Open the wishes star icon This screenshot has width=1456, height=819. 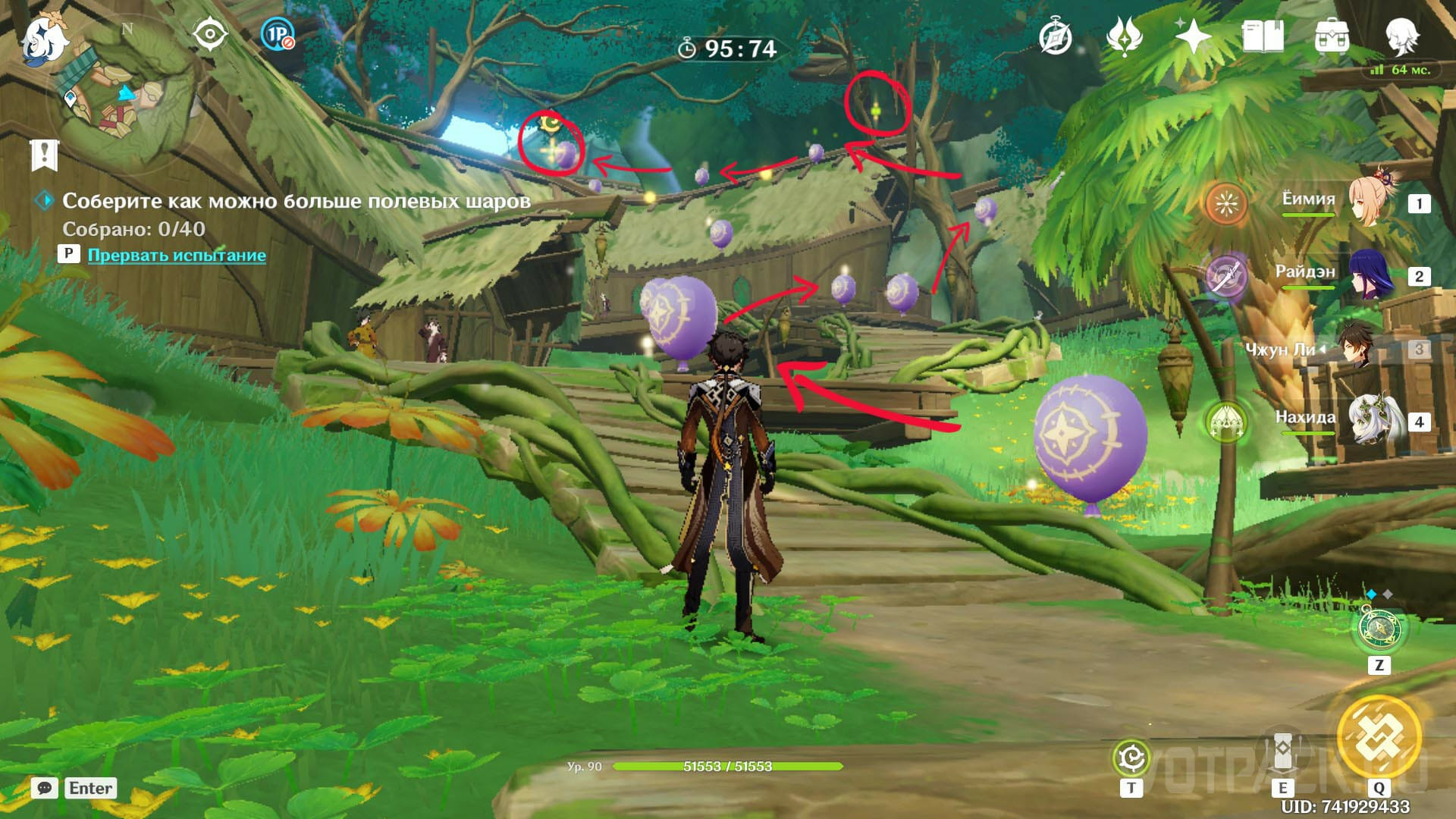click(x=1192, y=36)
